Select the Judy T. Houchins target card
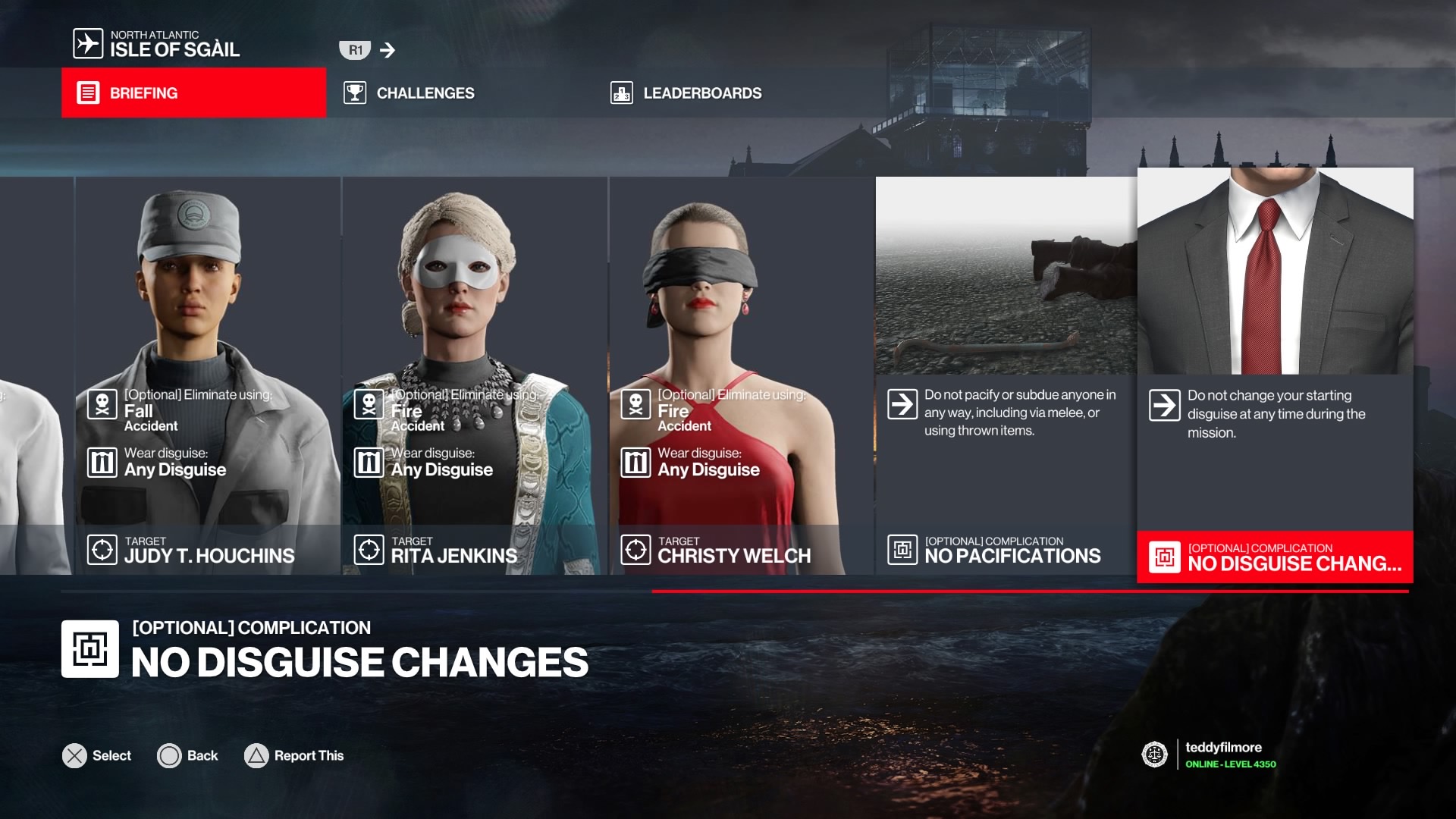 [208, 375]
